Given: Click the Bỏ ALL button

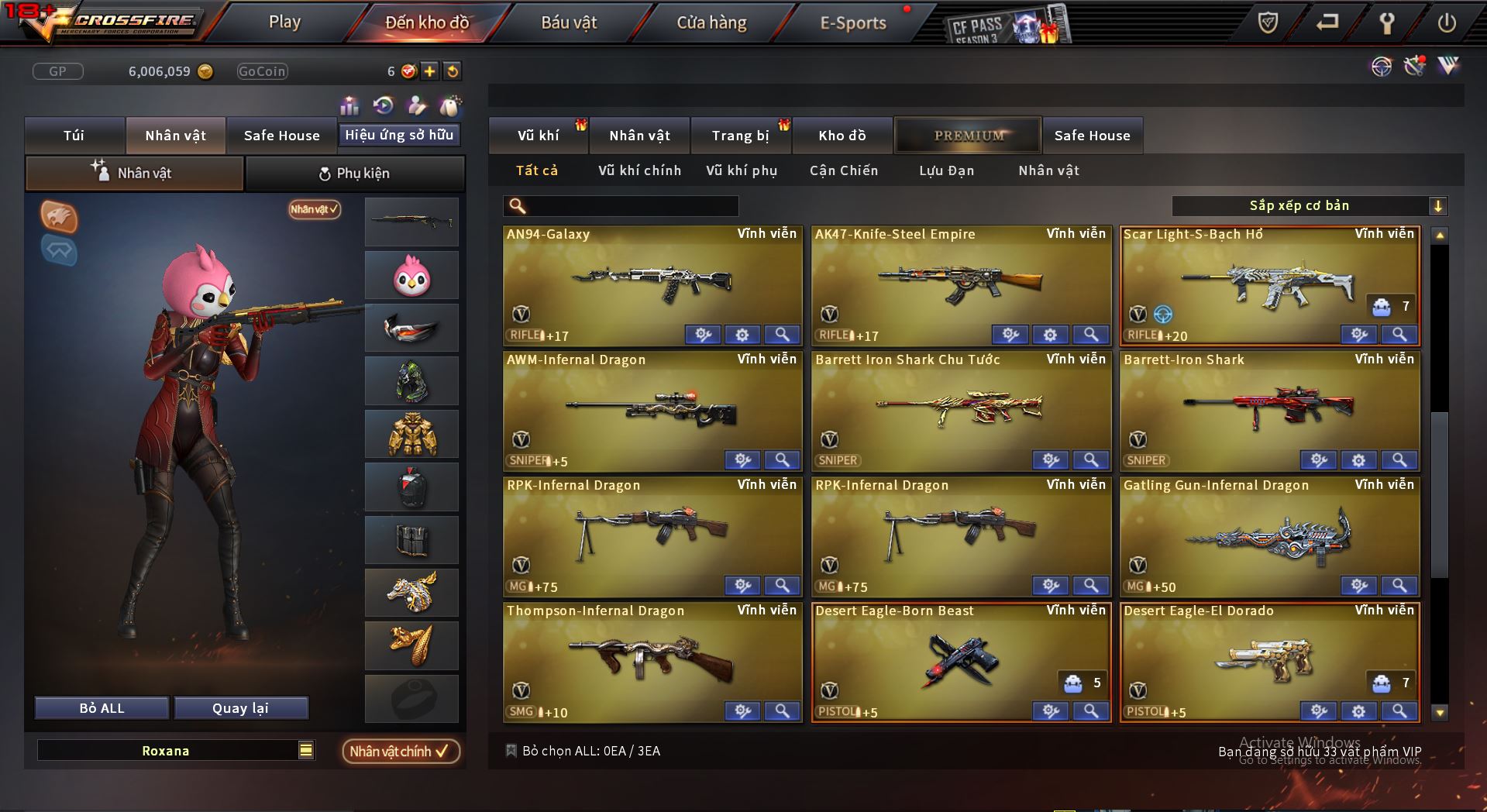Looking at the screenshot, I should (102, 708).
